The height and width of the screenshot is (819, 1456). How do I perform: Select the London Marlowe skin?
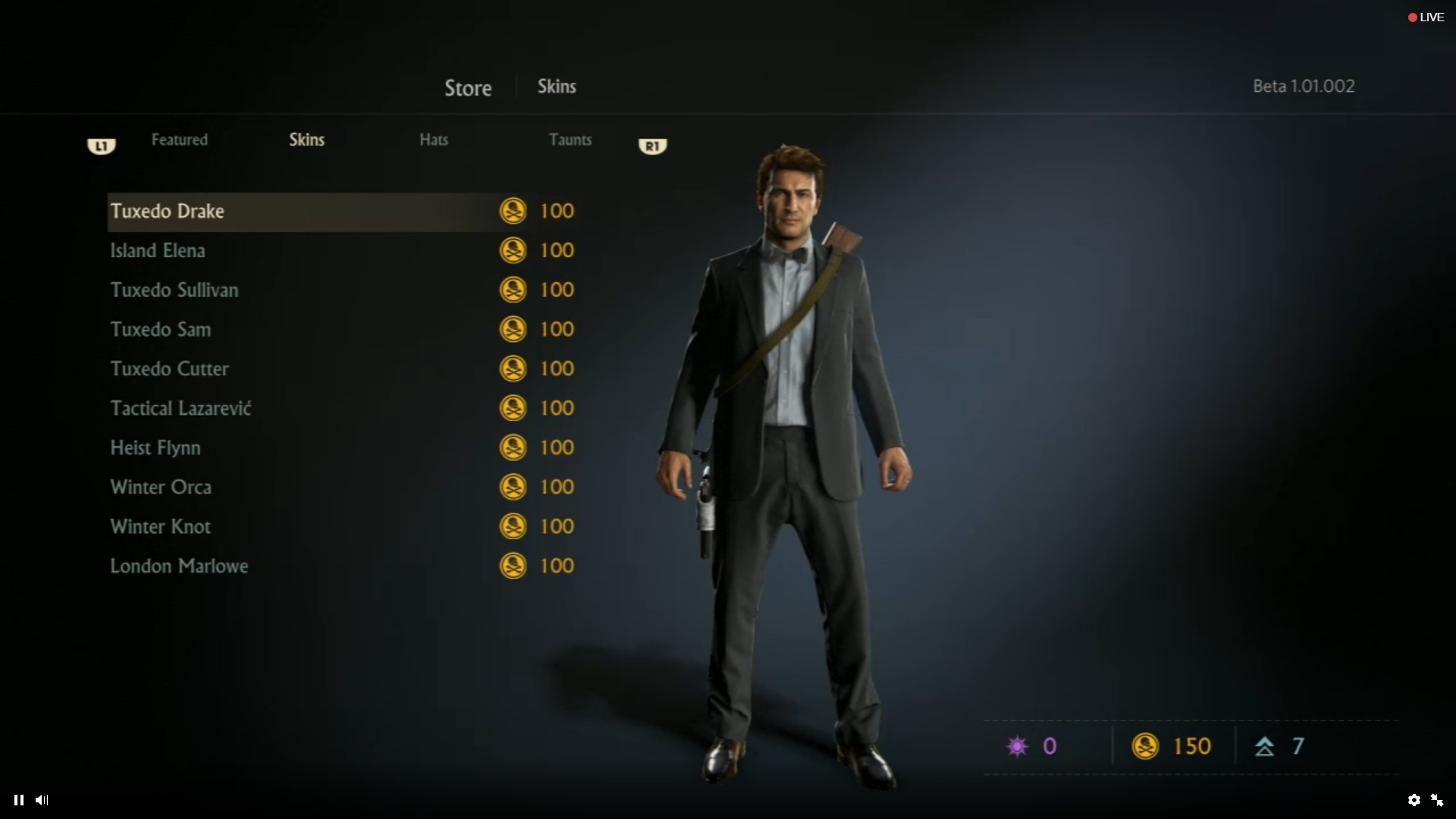tap(179, 566)
